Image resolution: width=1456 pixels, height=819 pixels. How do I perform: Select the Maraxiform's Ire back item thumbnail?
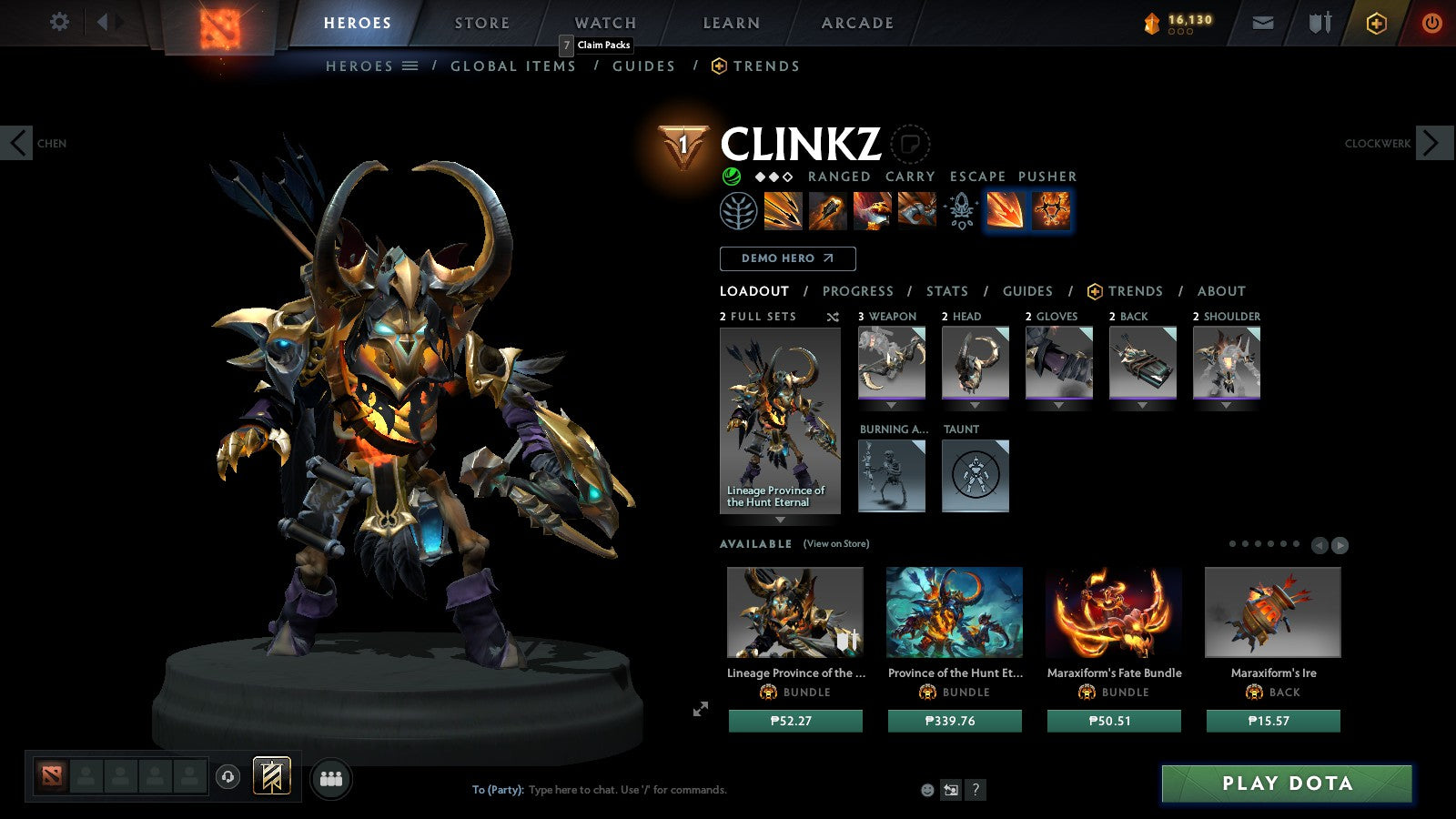tap(1272, 612)
